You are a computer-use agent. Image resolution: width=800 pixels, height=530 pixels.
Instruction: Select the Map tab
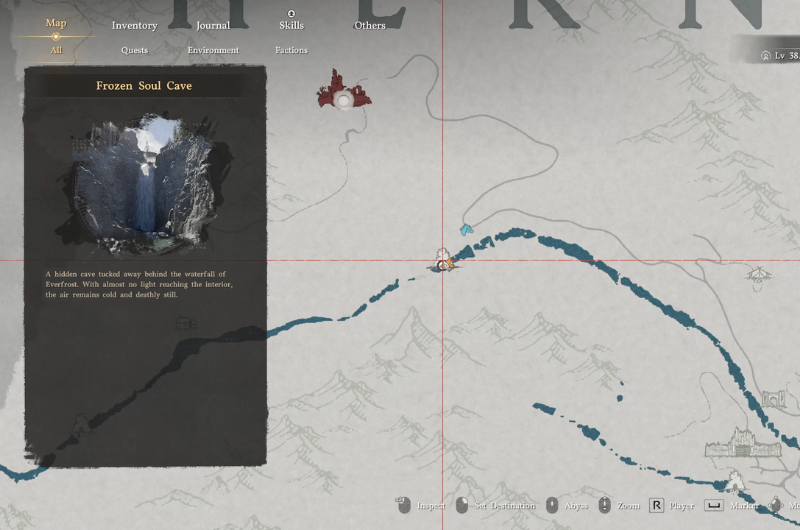coord(56,23)
